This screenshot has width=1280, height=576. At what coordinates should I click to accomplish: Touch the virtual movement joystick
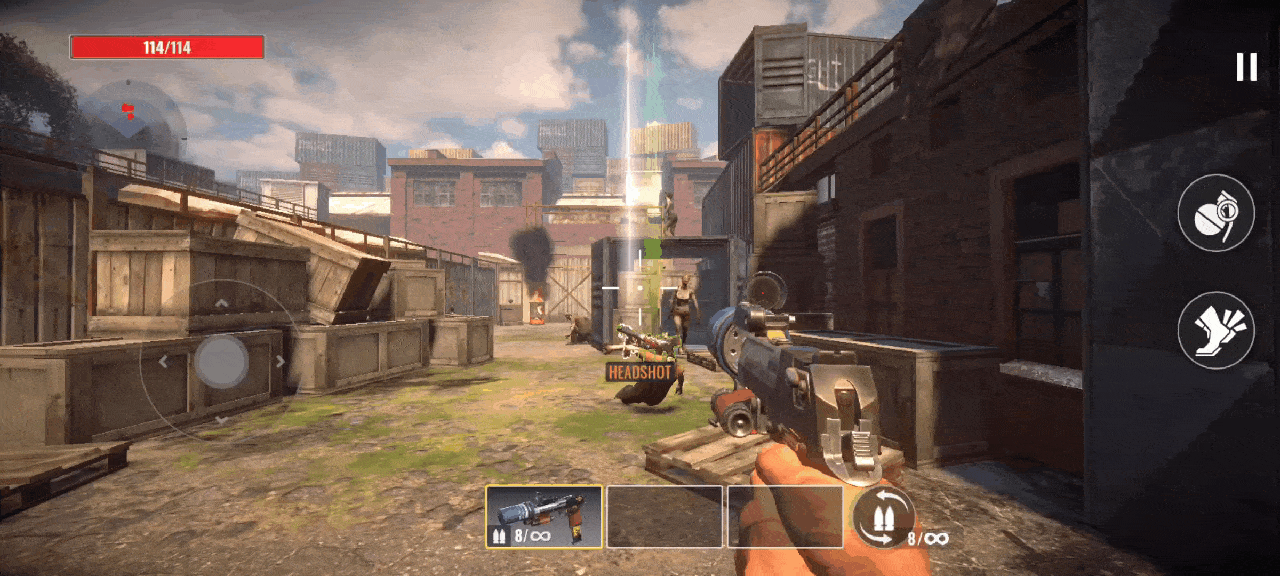[x=221, y=361]
